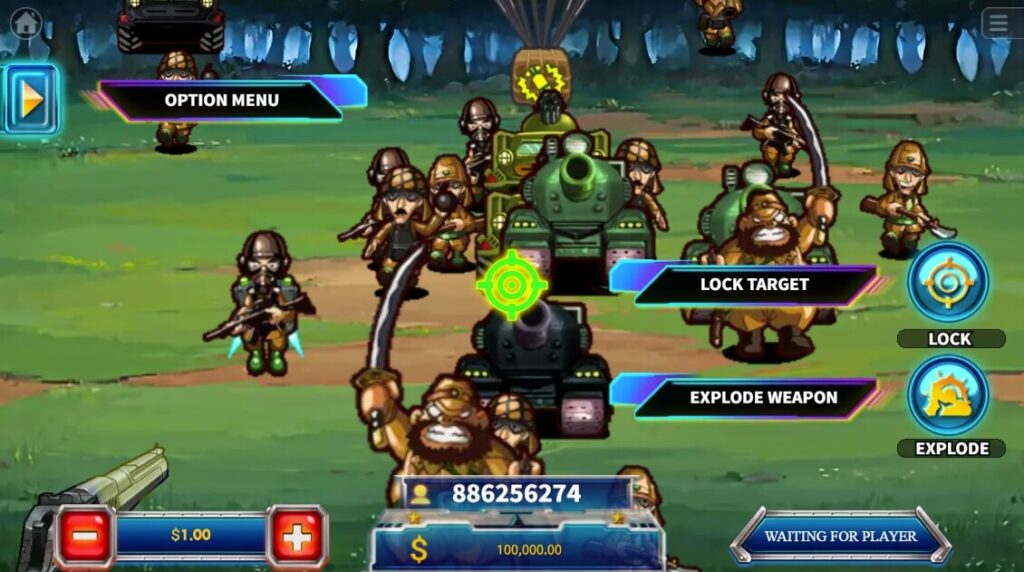Viewport: 1024px width, 572px height.
Task: Decrease the bet with the red minus
Action: 85,537
